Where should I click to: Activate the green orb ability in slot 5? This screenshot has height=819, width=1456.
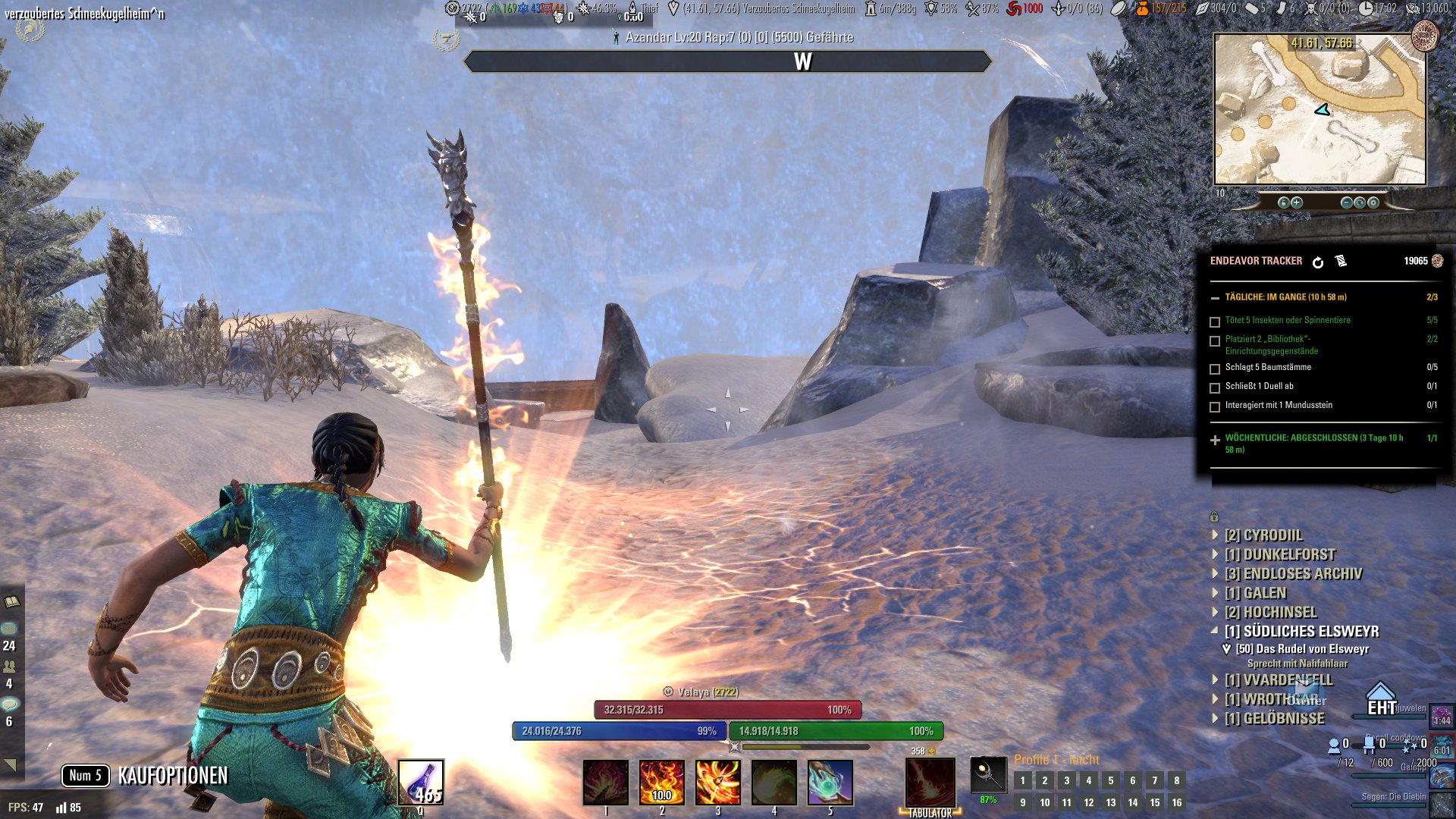(830, 782)
